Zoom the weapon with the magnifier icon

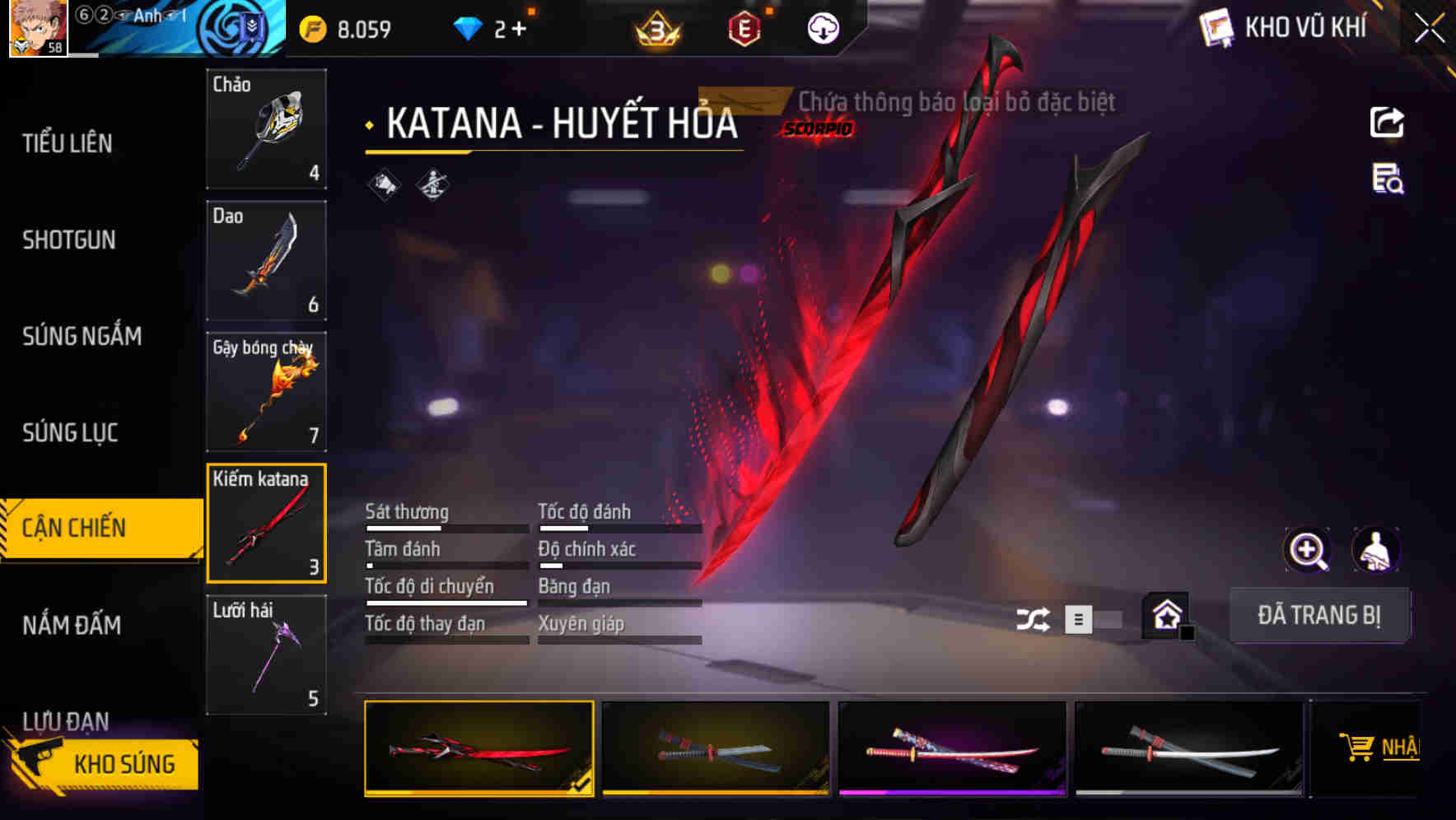tap(1308, 550)
